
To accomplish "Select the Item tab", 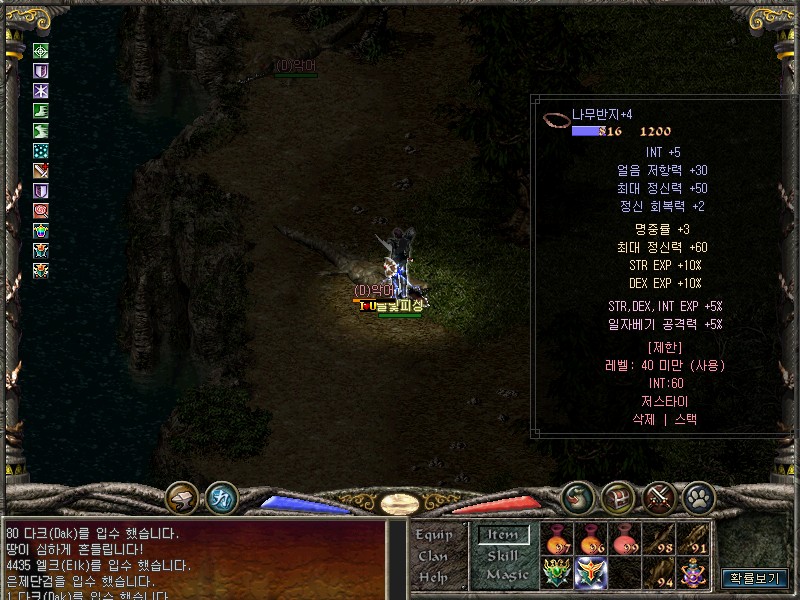I will pos(502,535).
